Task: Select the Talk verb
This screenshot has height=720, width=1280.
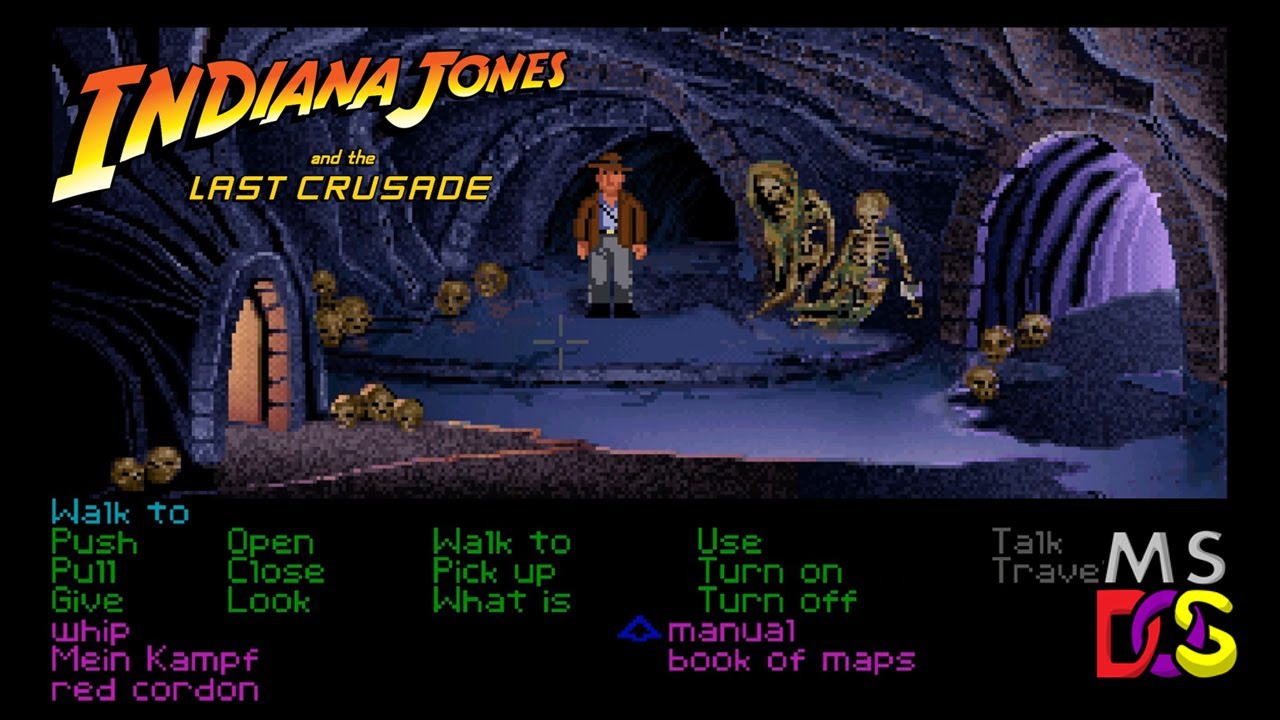Action: (x=1027, y=543)
